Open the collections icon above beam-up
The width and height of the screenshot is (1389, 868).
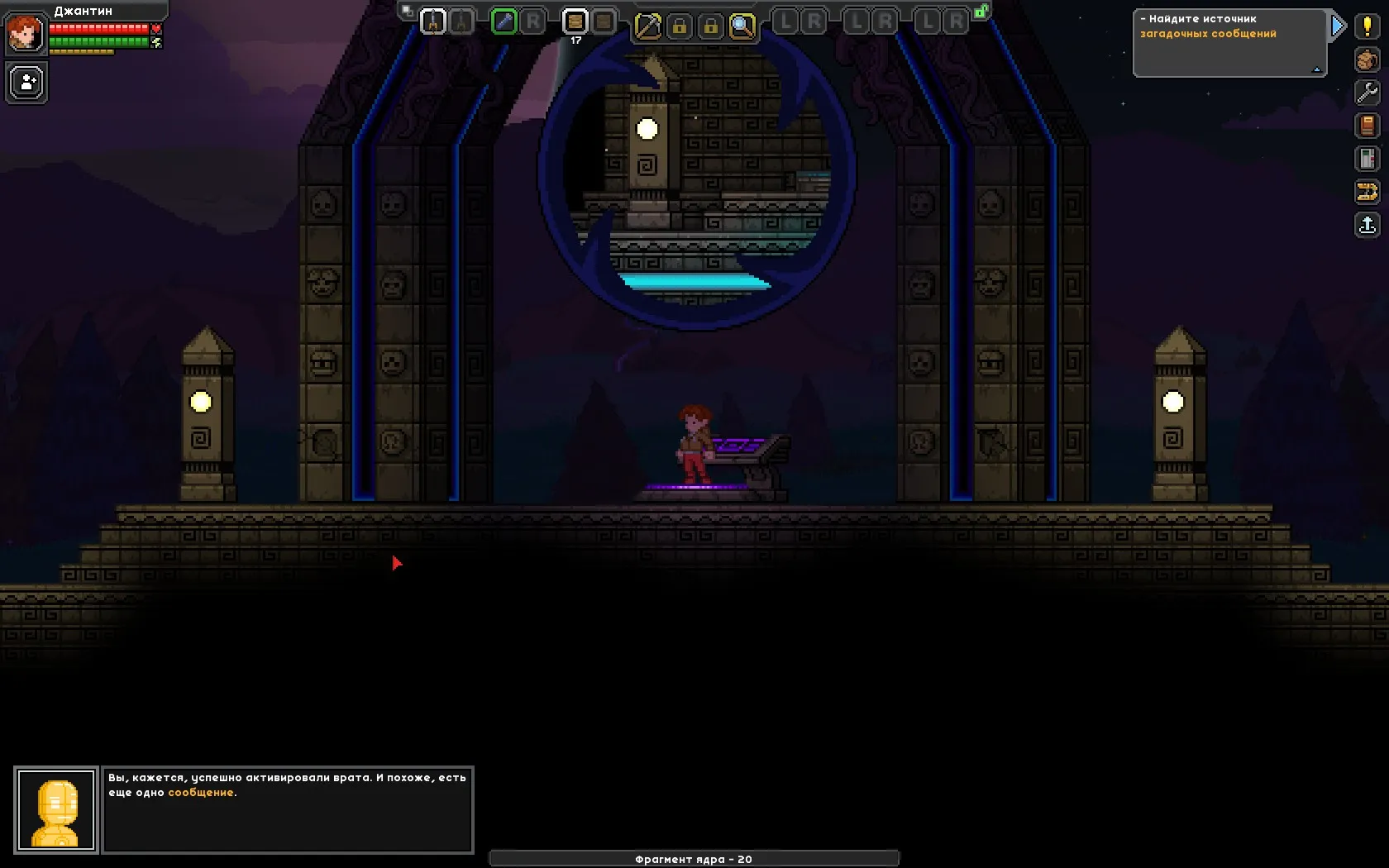(x=1367, y=192)
